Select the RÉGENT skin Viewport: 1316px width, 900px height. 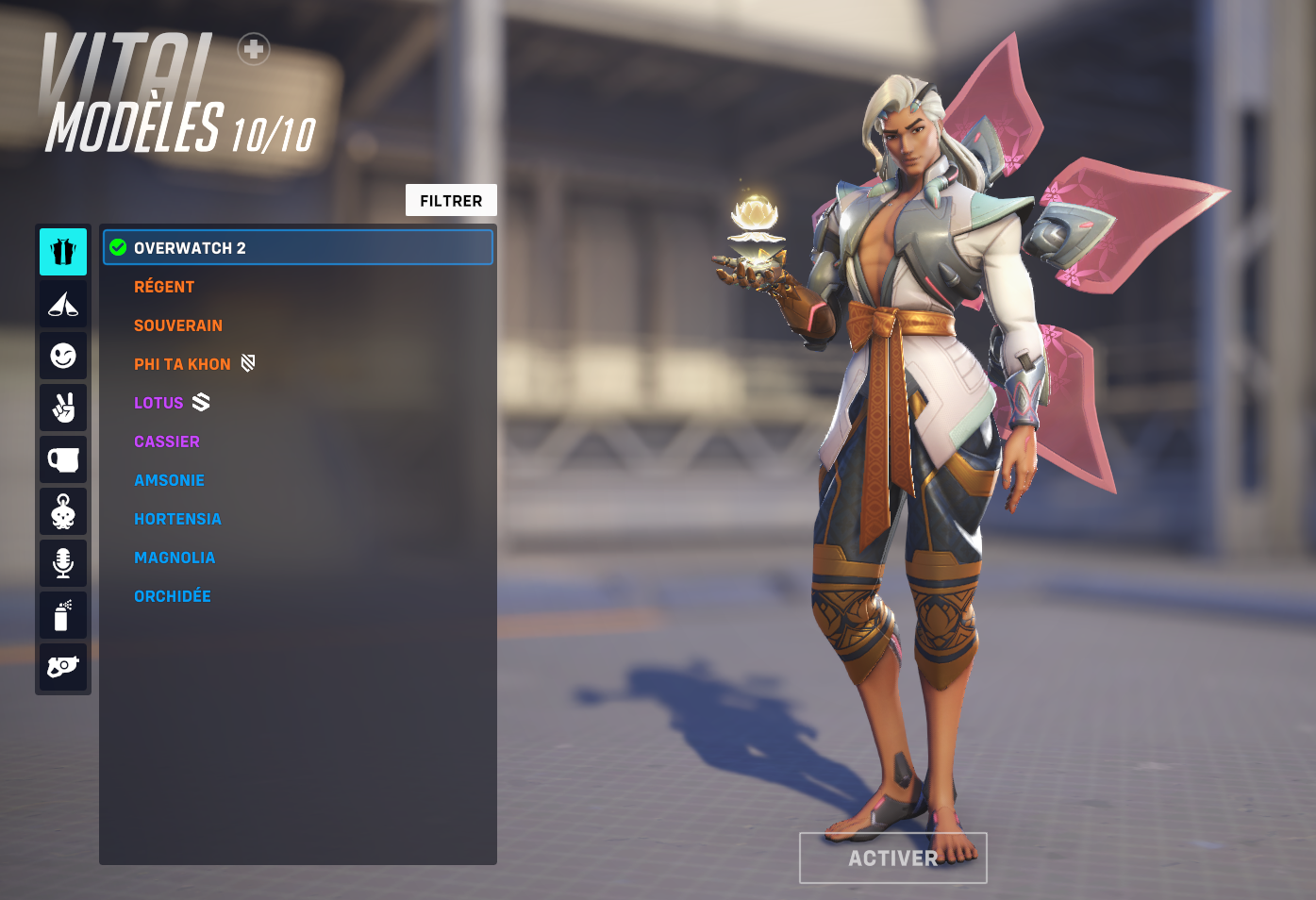(x=164, y=286)
